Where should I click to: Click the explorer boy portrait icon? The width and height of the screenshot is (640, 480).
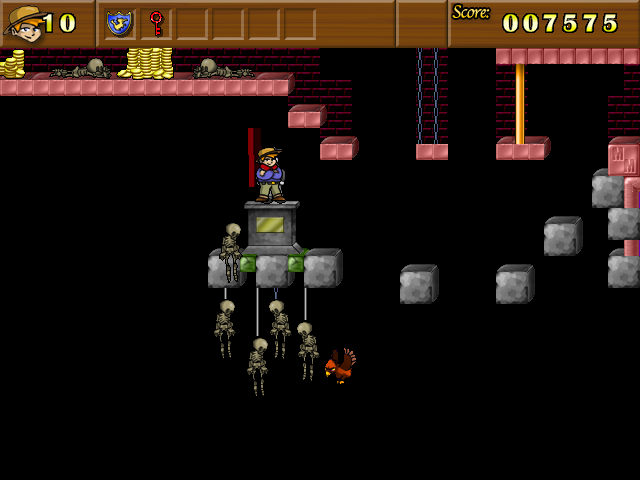[24, 23]
